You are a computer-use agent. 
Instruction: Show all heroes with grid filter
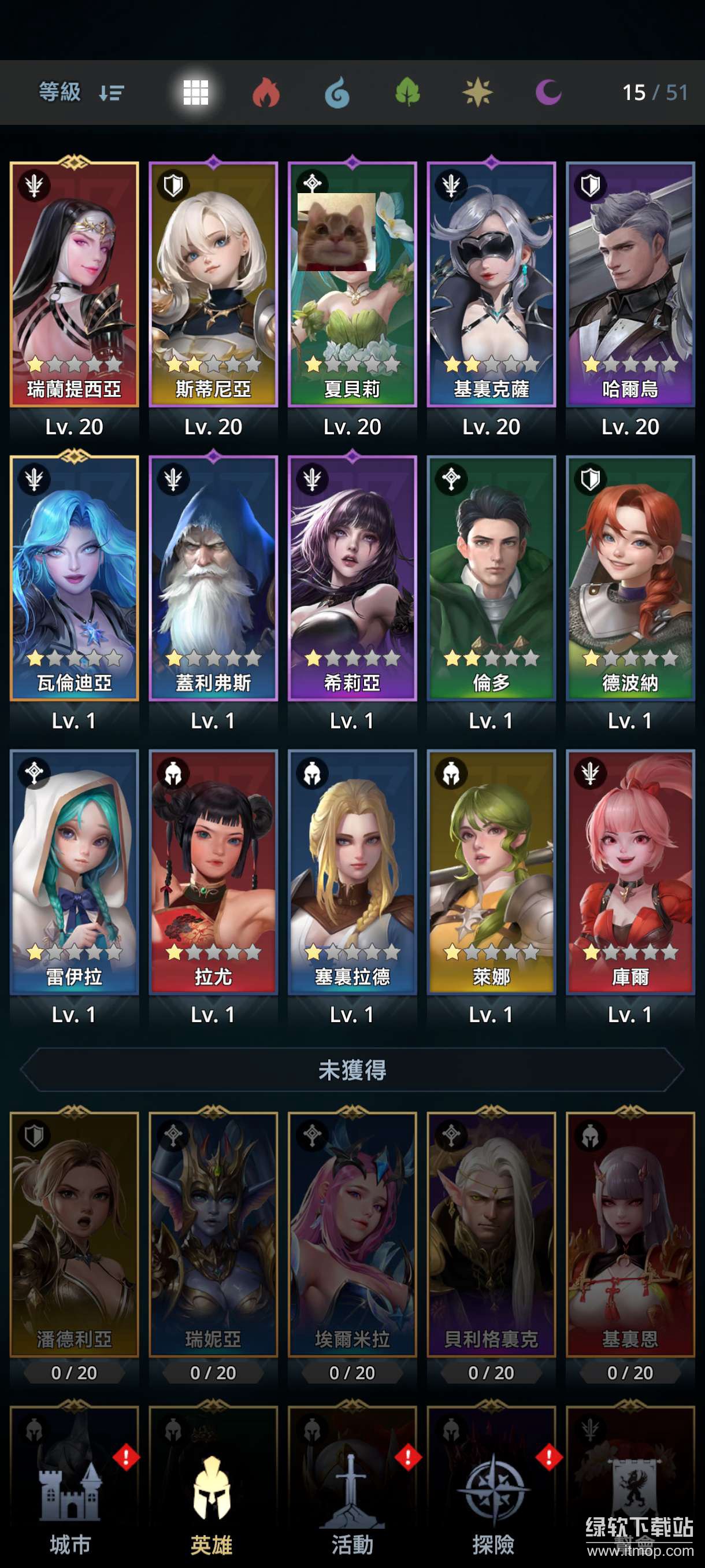[x=196, y=93]
